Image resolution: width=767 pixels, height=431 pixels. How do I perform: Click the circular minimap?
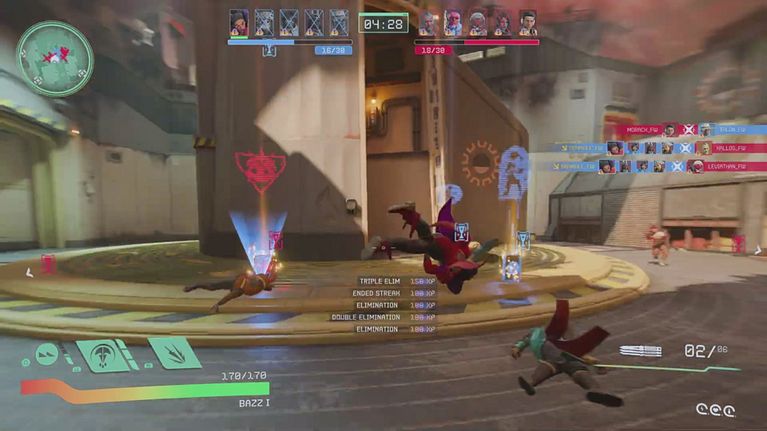tap(55, 58)
